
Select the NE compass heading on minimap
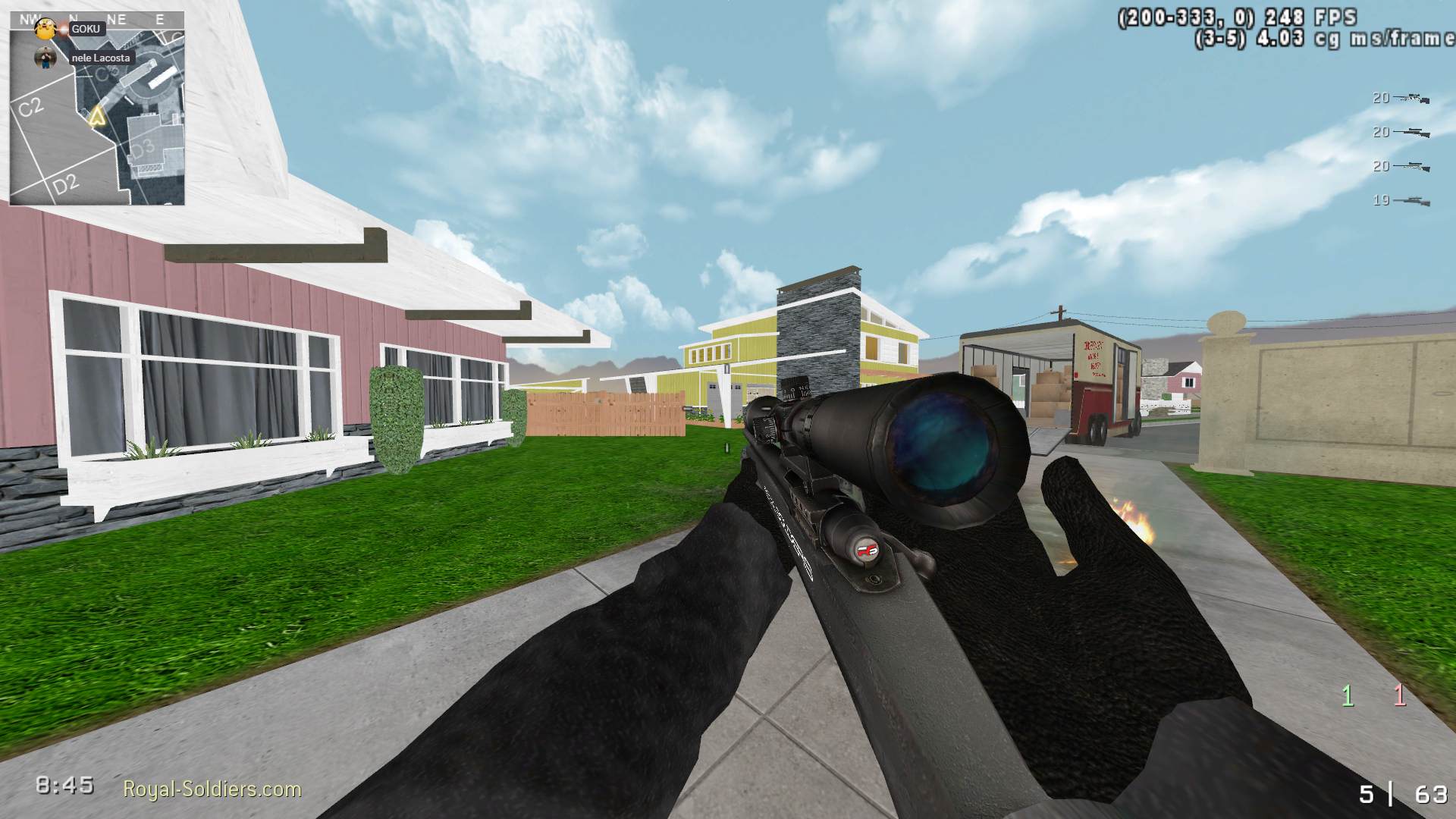118,20
